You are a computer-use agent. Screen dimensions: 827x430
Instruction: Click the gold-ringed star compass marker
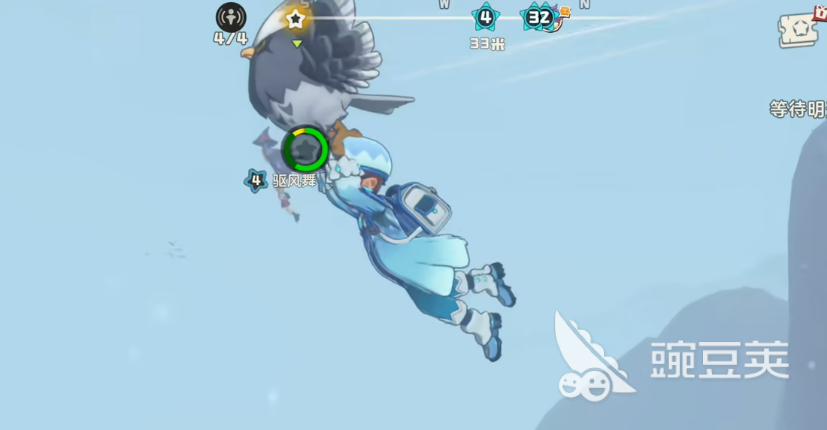(x=295, y=18)
